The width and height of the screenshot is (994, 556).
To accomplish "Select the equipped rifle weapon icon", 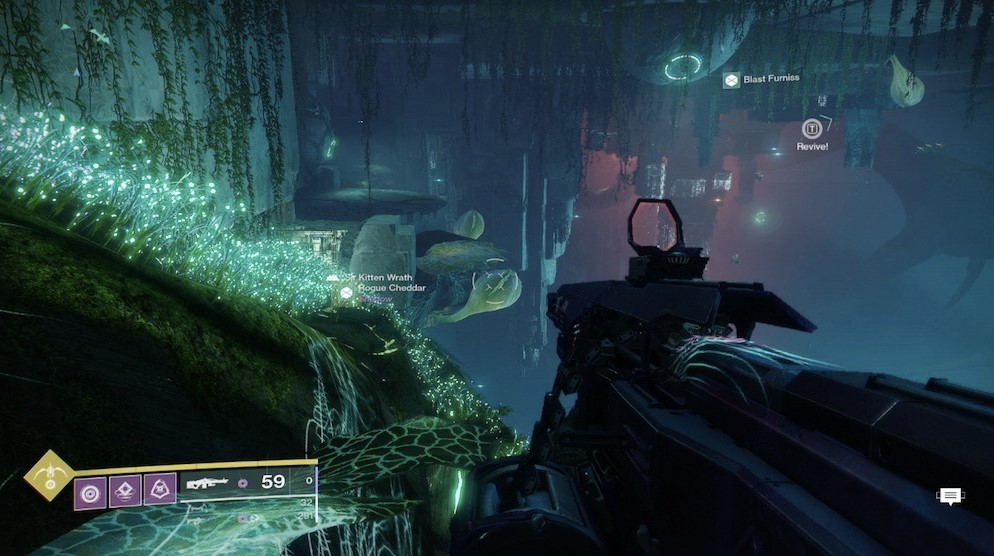I will [x=207, y=486].
